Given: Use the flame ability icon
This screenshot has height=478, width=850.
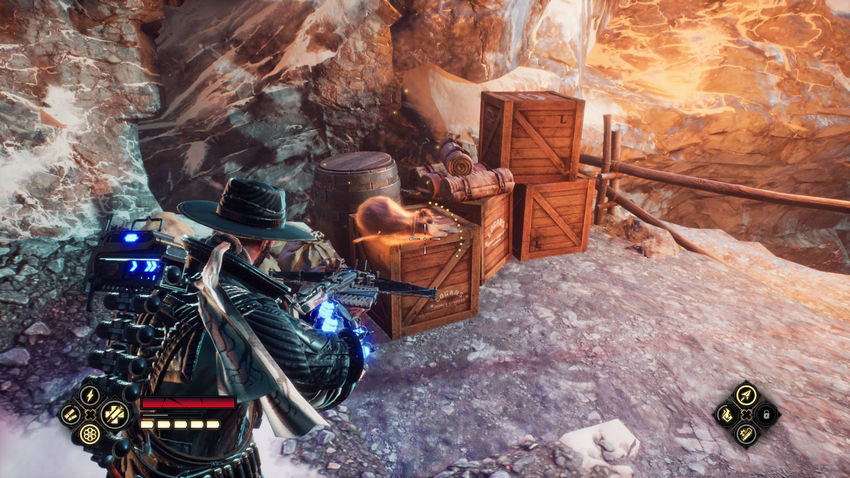Looking at the screenshot, I should pos(726,414).
